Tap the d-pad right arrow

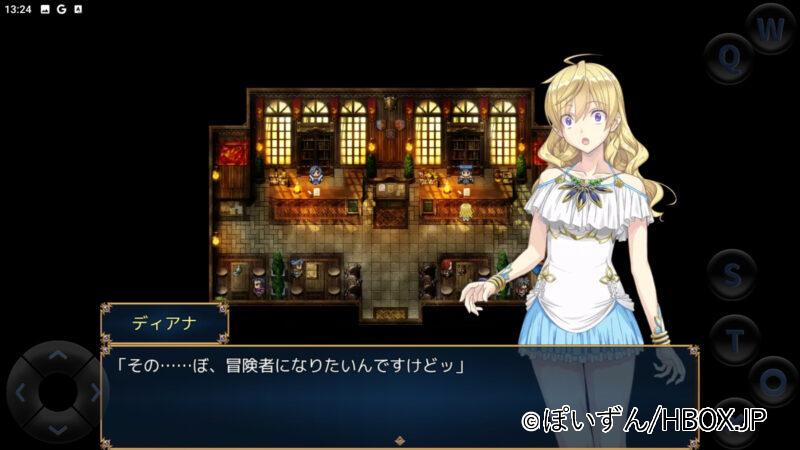[x=94, y=392]
